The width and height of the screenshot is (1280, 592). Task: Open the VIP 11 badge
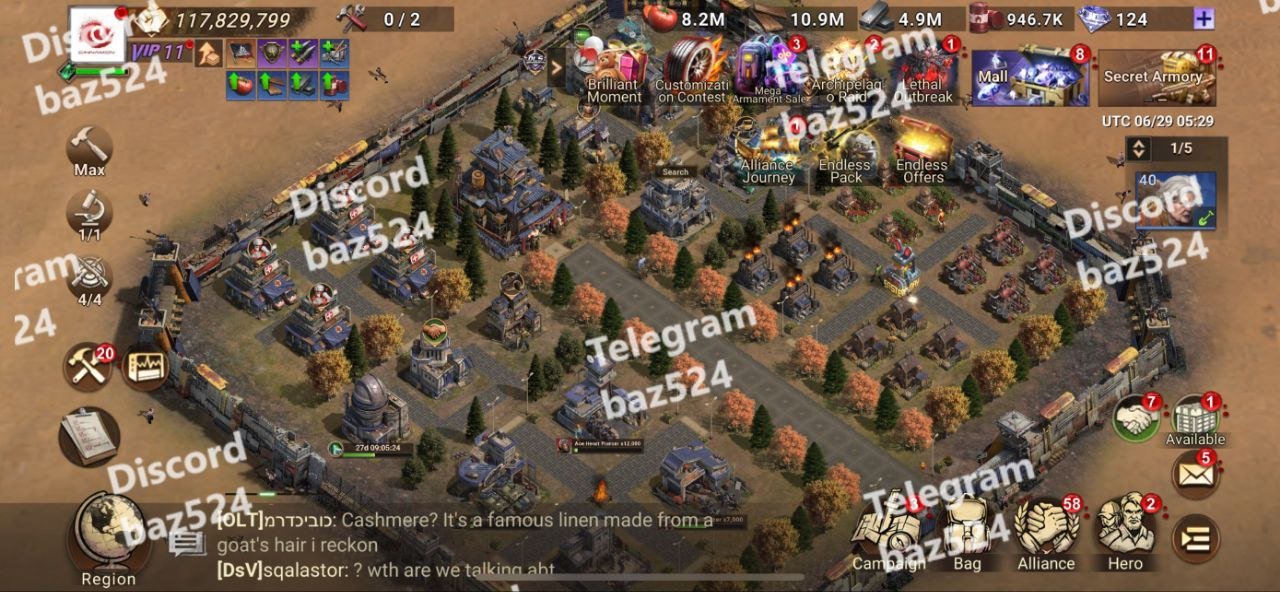[x=160, y=52]
